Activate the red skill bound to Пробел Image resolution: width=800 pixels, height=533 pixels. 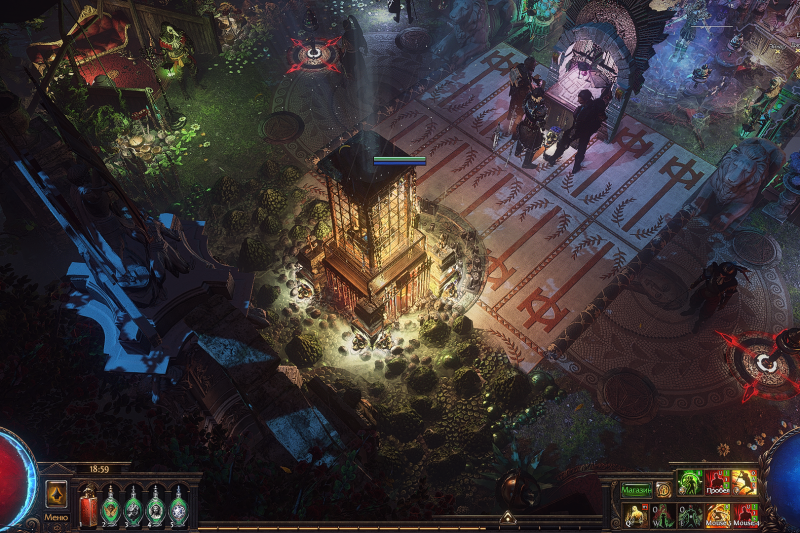coord(718,483)
